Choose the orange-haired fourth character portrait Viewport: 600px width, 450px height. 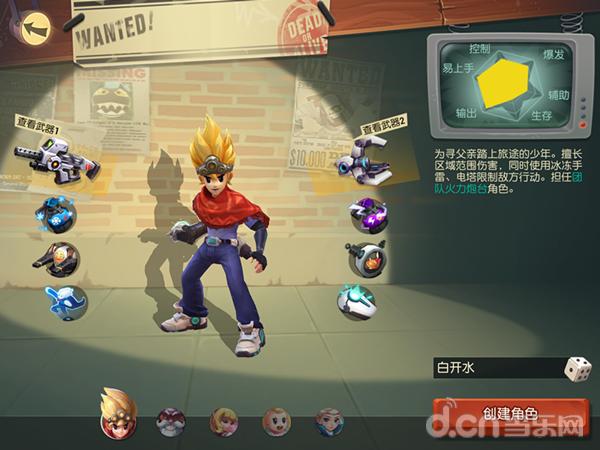[x=276, y=421]
